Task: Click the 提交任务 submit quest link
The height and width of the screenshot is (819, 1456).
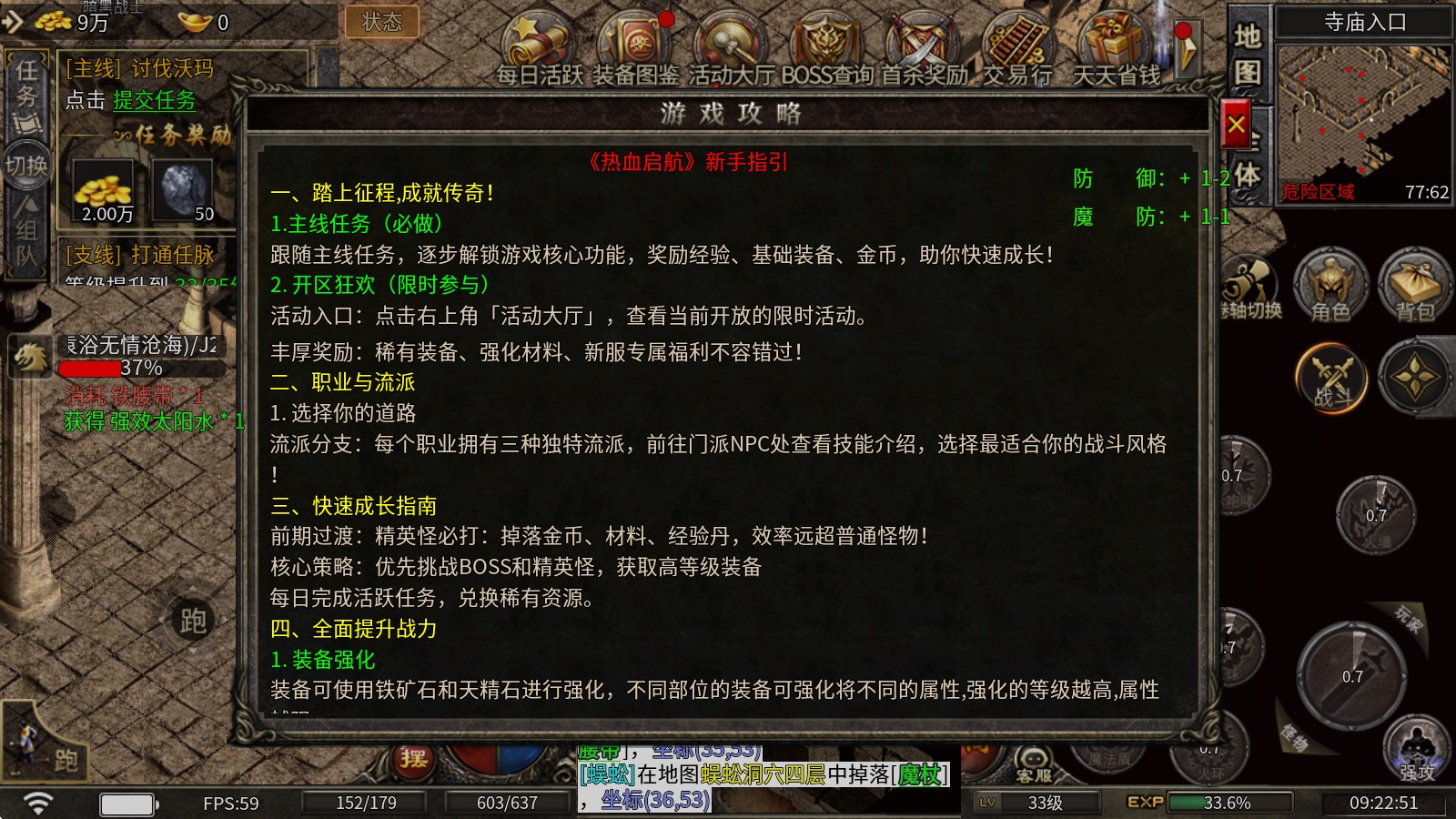Action: (x=153, y=102)
